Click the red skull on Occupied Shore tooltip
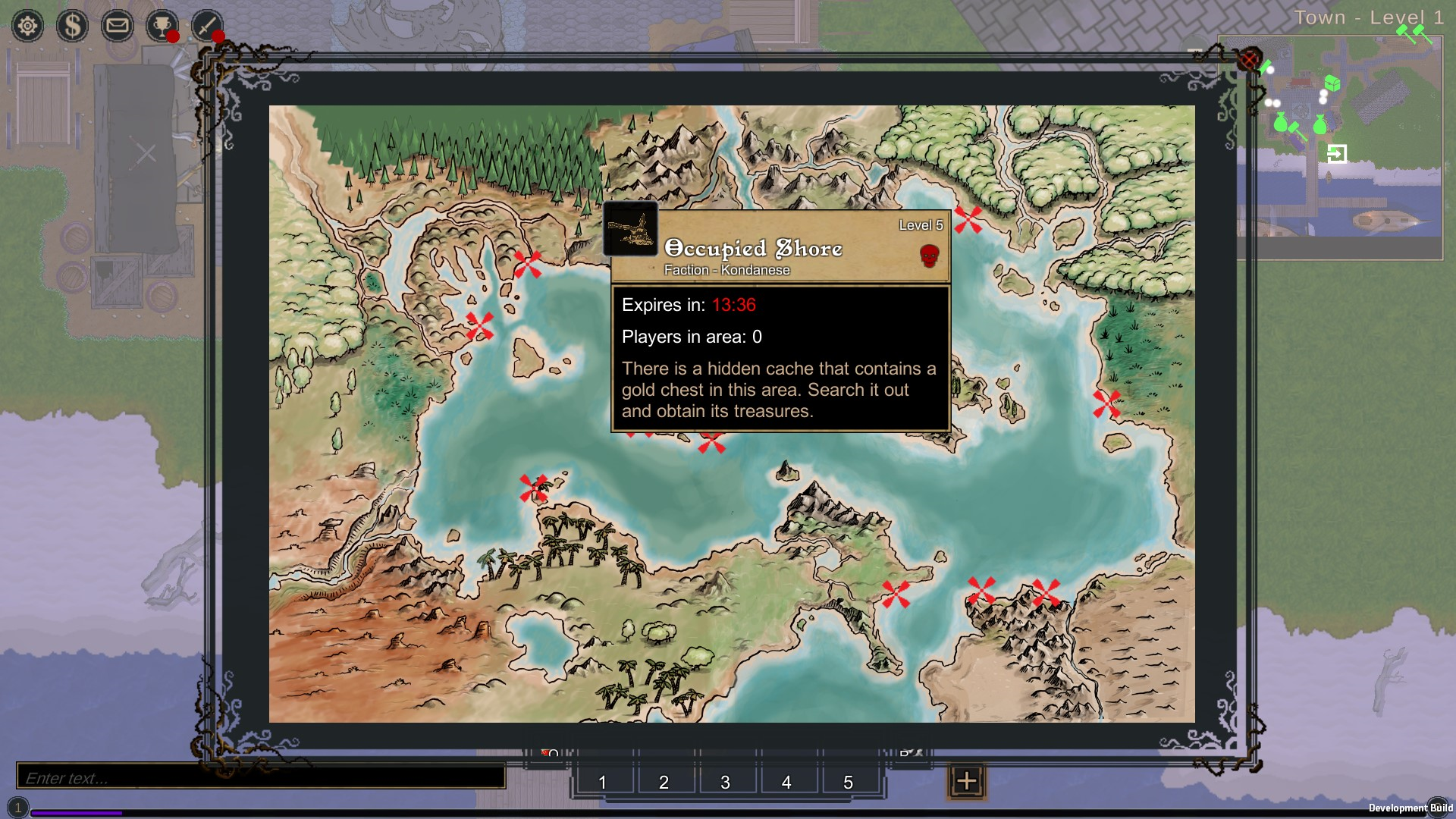This screenshot has width=1456, height=819. pyautogui.click(x=930, y=256)
